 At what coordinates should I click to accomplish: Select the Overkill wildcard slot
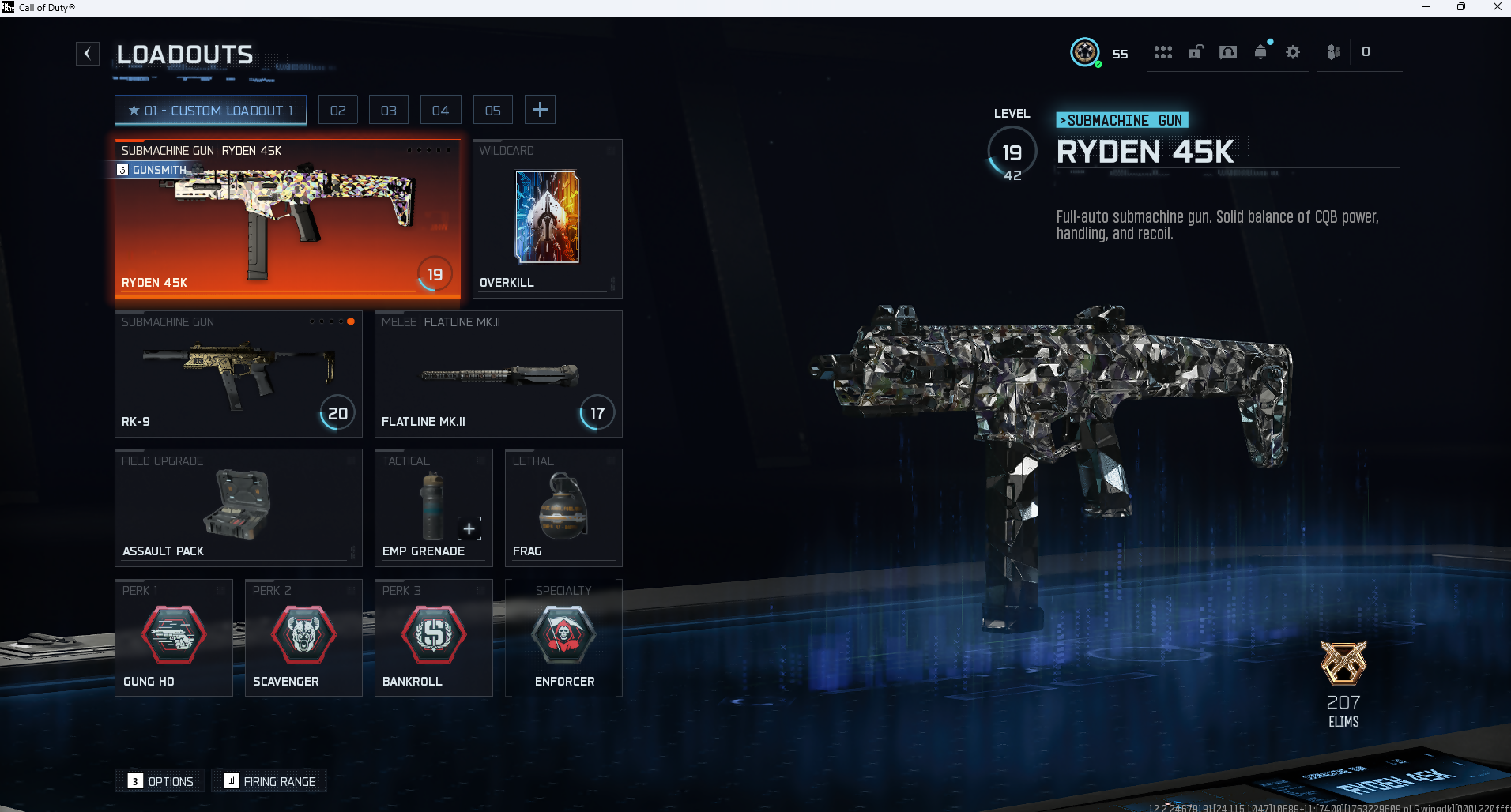pos(547,219)
